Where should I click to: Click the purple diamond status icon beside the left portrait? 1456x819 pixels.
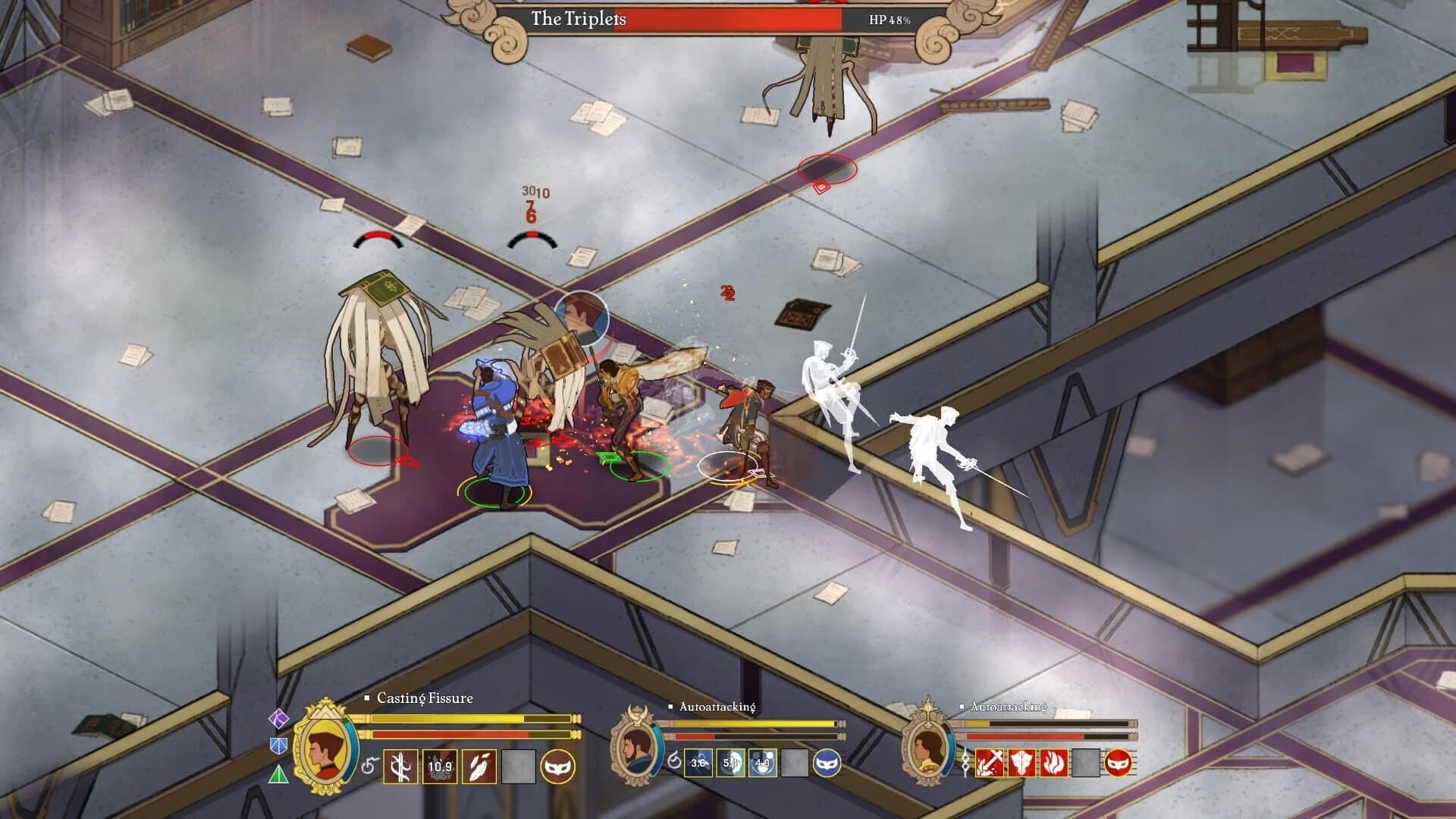[x=278, y=719]
